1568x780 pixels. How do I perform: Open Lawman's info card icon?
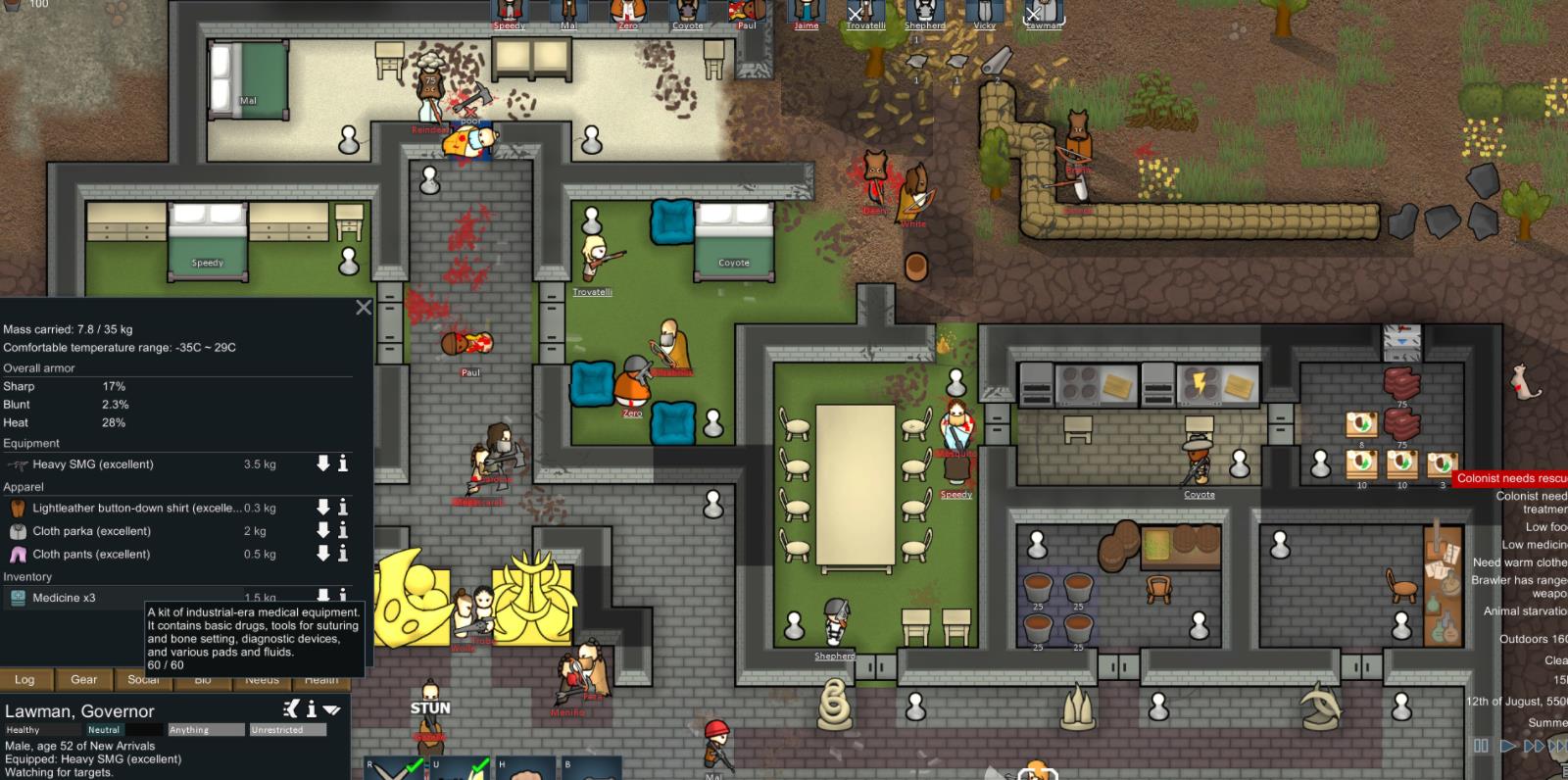pyautogui.click(x=312, y=708)
